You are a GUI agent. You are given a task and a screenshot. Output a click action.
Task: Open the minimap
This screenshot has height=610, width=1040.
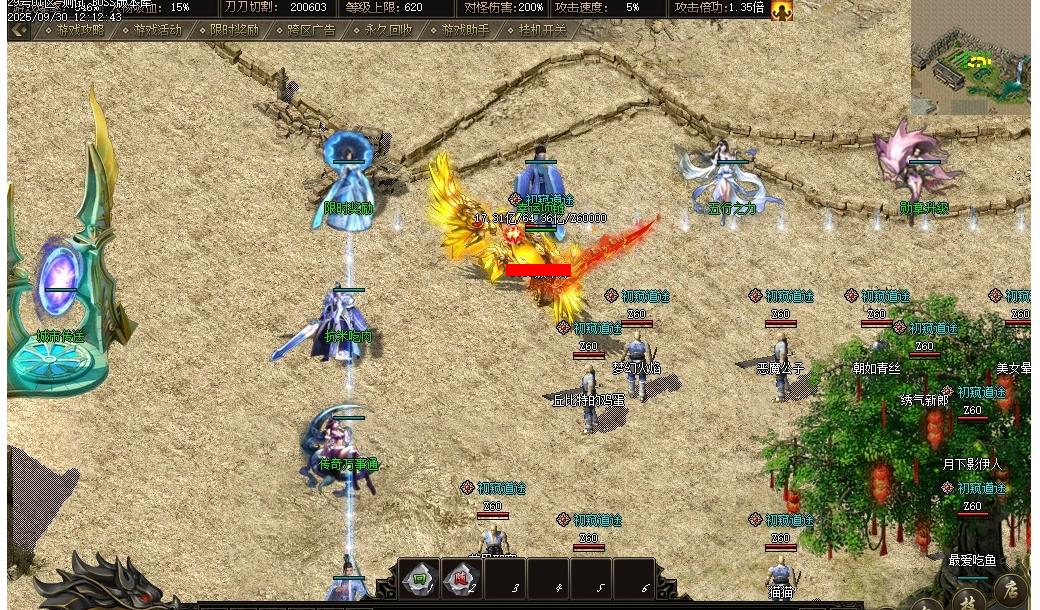click(x=970, y=58)
